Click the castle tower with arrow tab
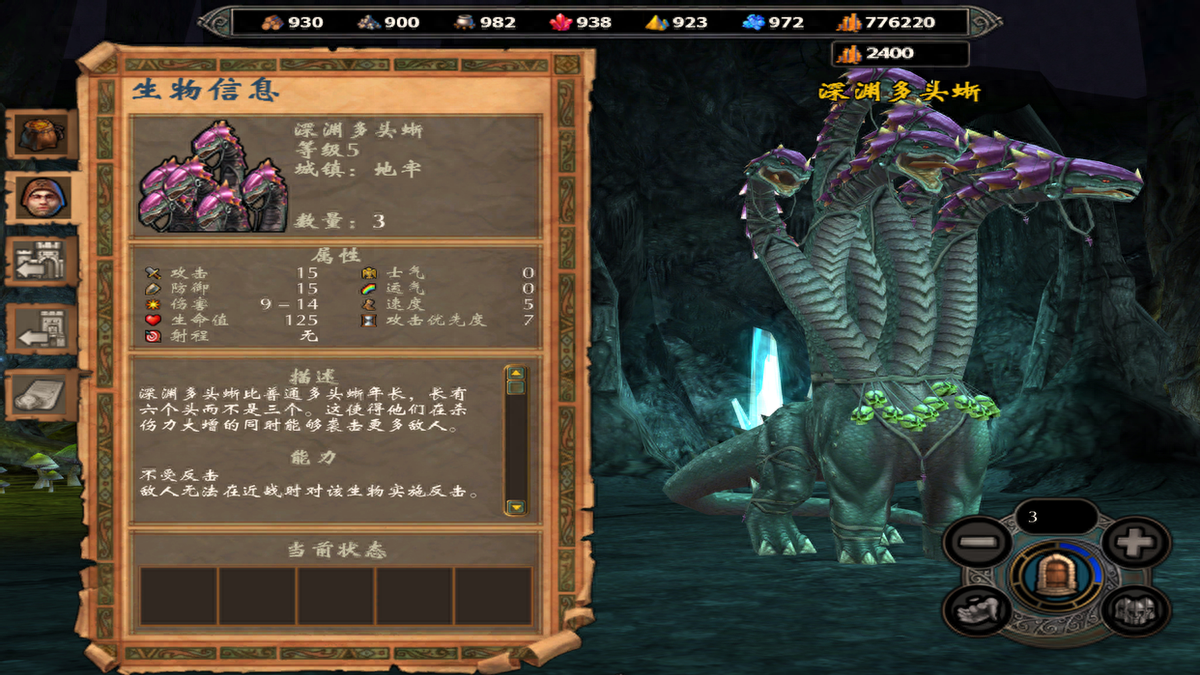This screenshot has width=1200, height=675. pyautogui.click(x=42, y=330)
